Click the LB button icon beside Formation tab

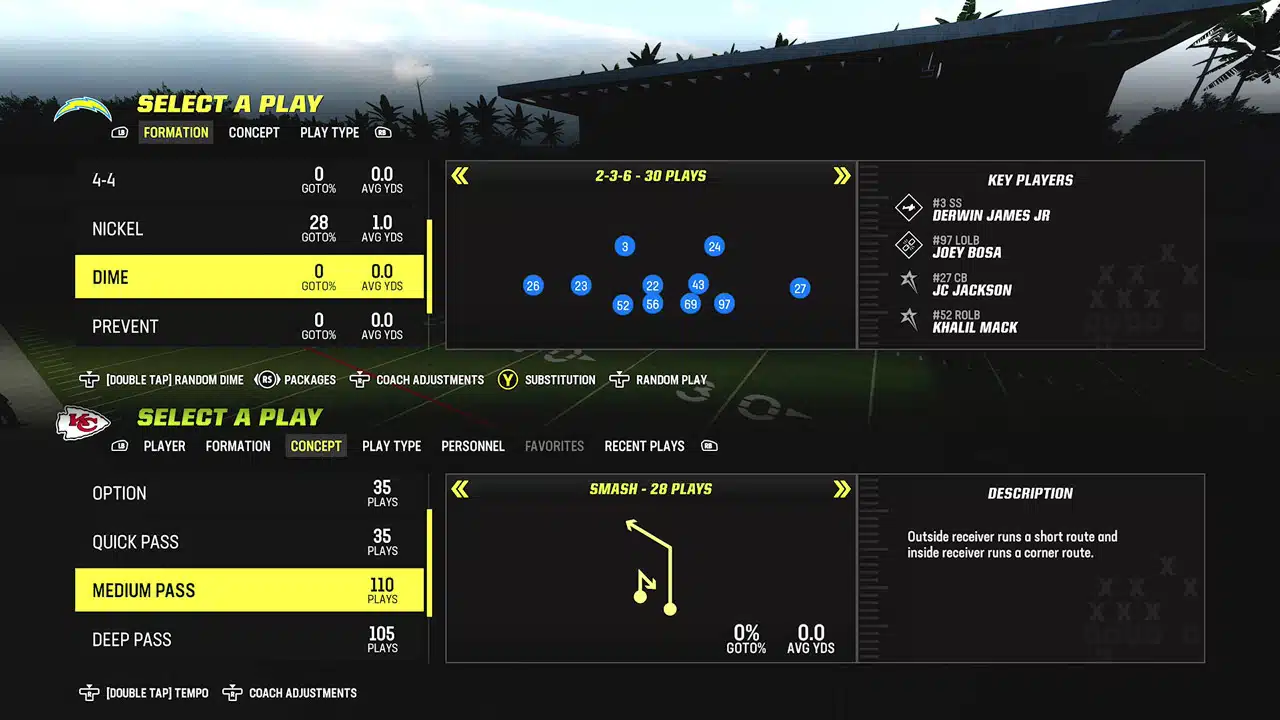coord(119,132)
